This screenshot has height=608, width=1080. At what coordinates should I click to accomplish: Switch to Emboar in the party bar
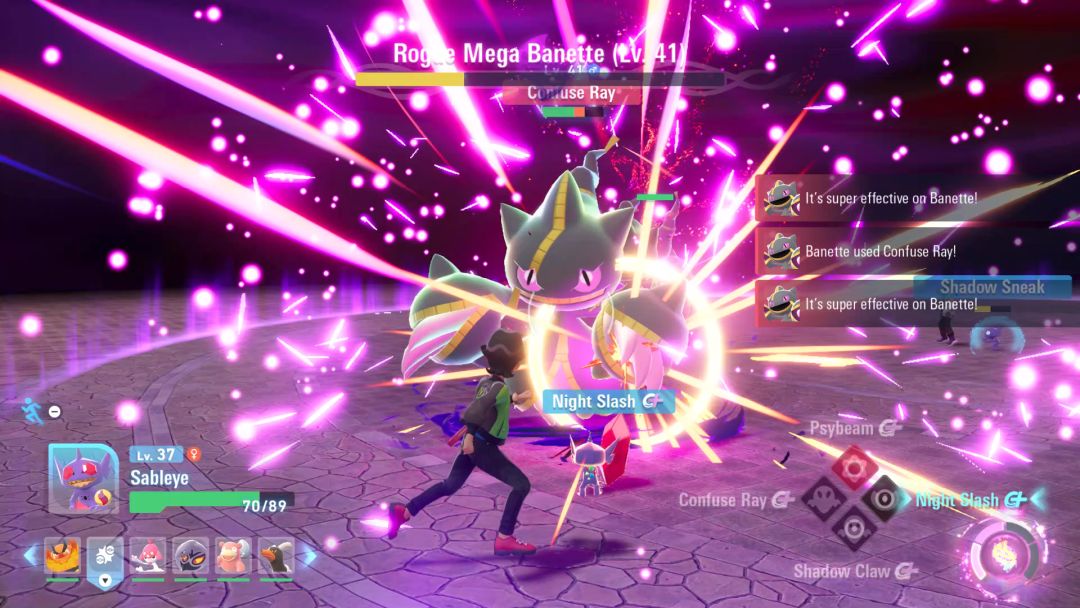point(62,556)
